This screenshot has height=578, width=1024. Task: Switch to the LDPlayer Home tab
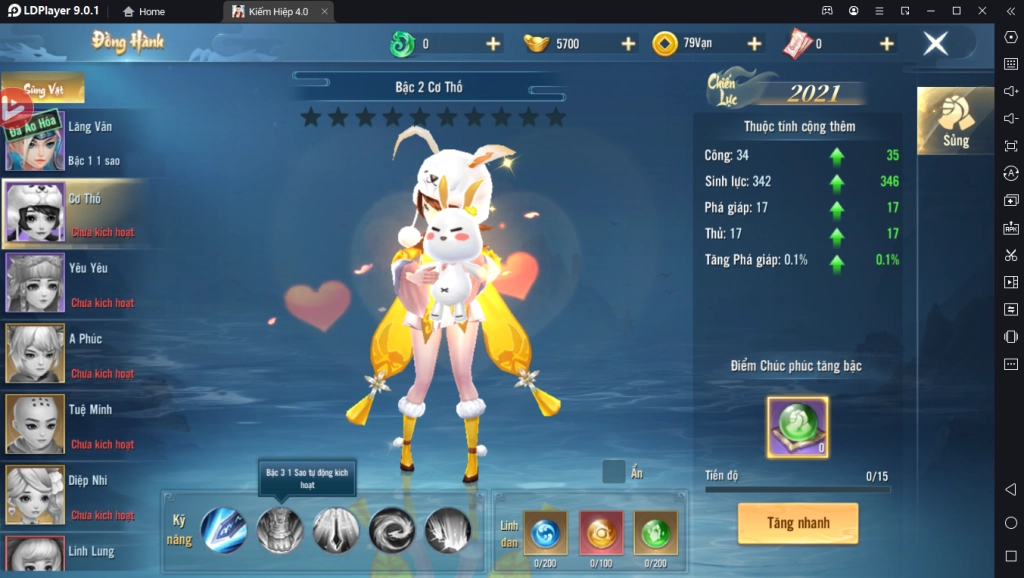coord(144,11)
